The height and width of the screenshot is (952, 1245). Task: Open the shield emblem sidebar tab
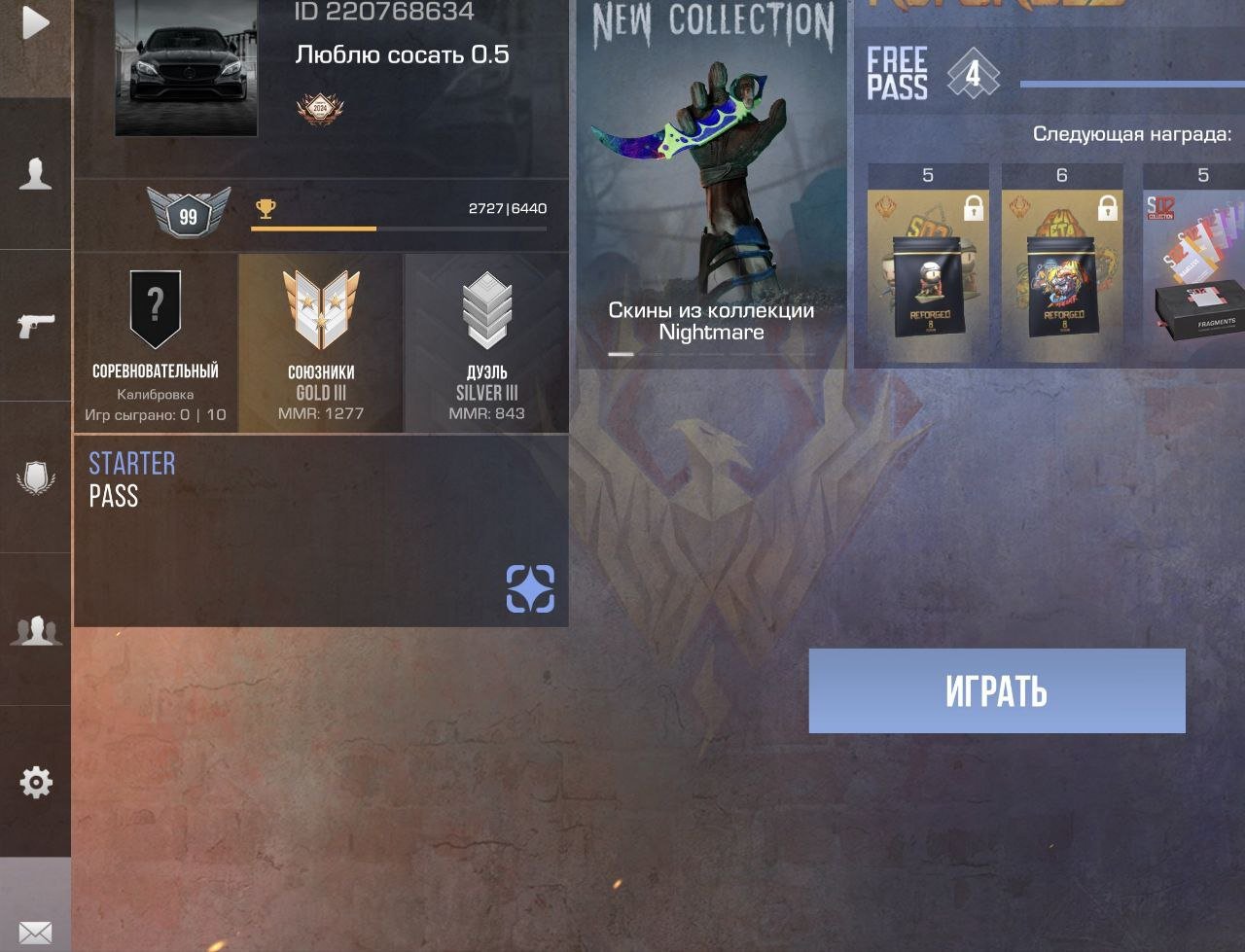click(x=35, y=477)
